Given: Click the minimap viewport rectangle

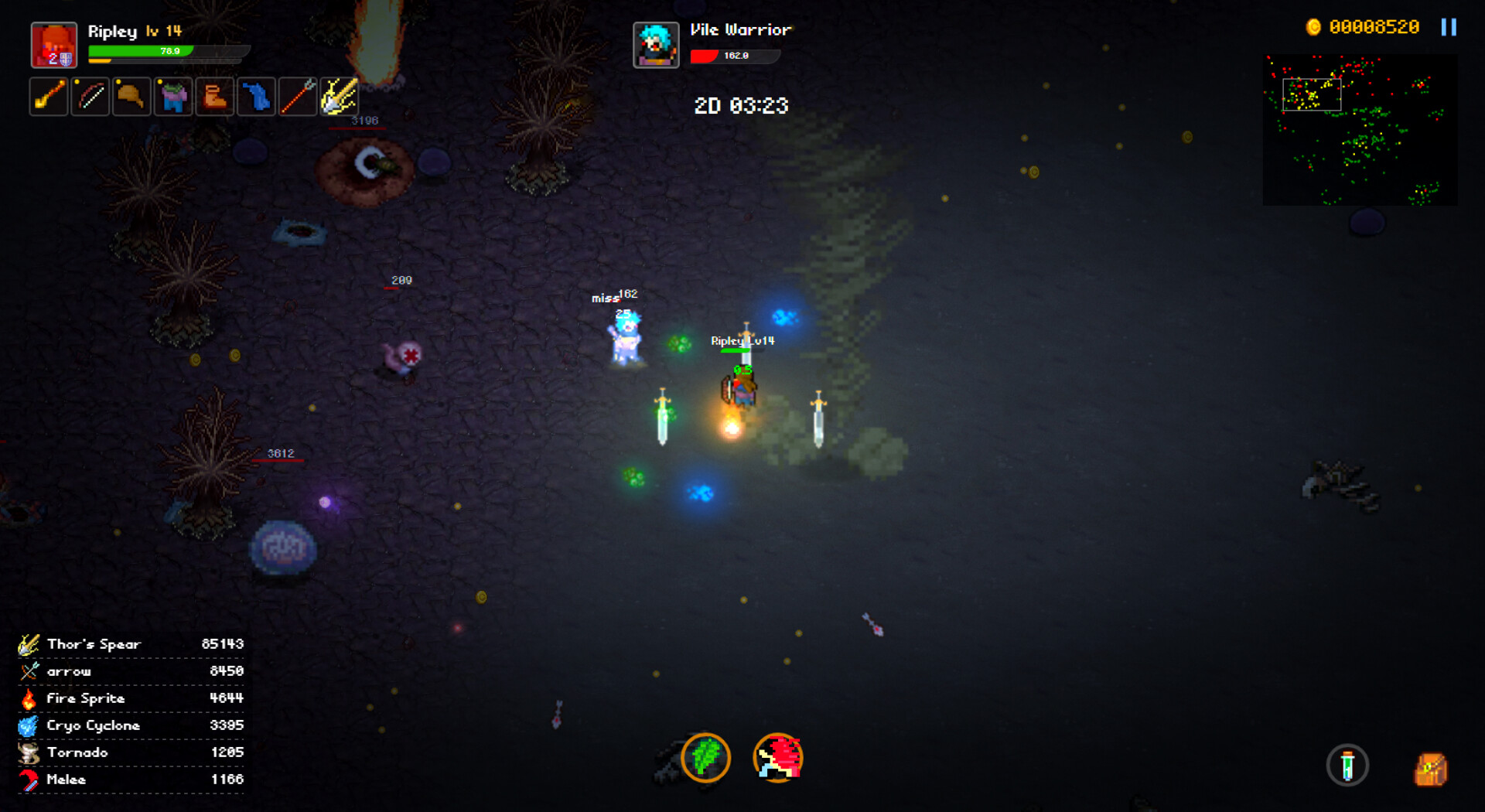Looking at the screenshot, I should click(1311, 94).
